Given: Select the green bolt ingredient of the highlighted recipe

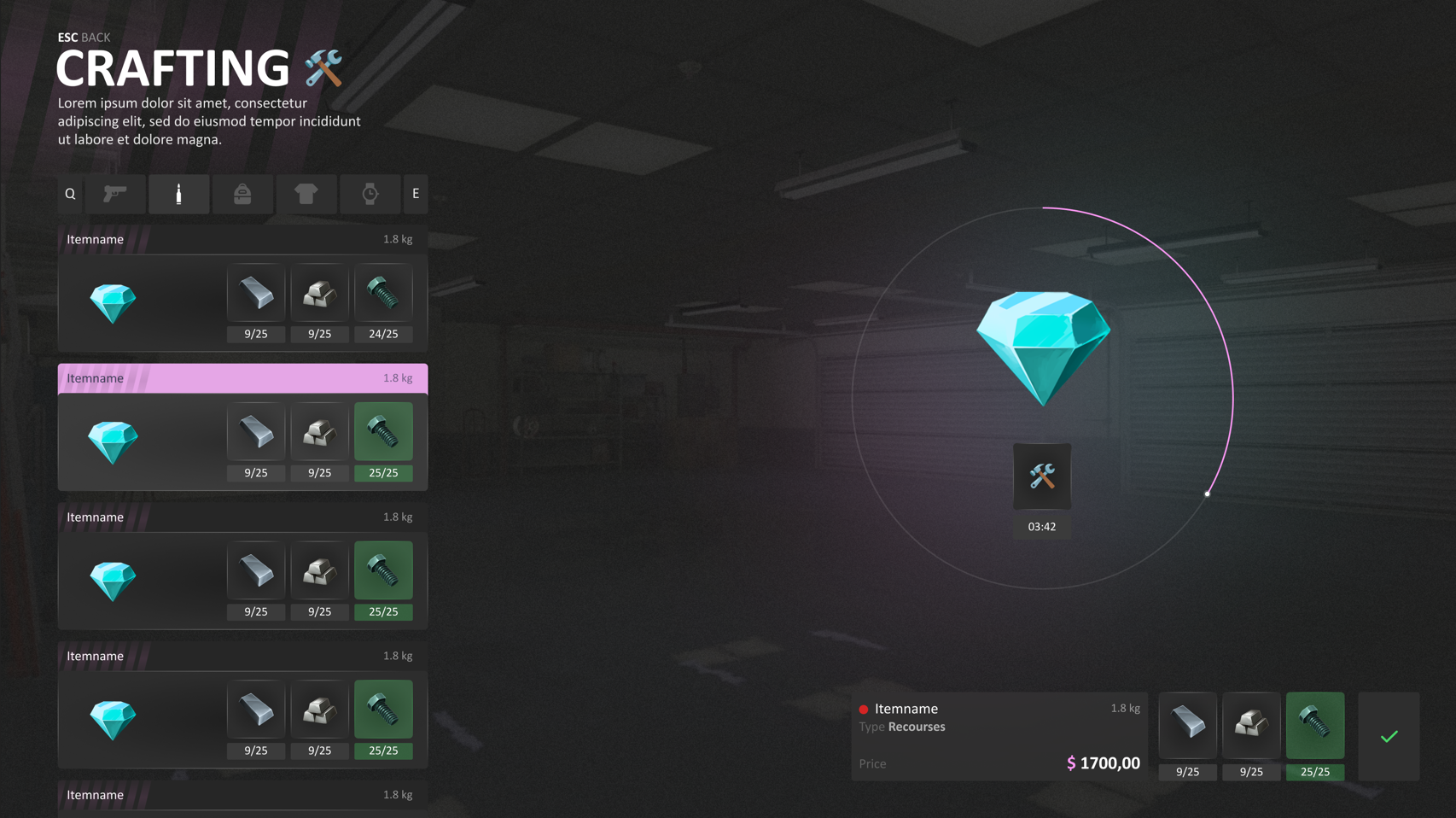Looking at the screenshot, I should (383, 431).
